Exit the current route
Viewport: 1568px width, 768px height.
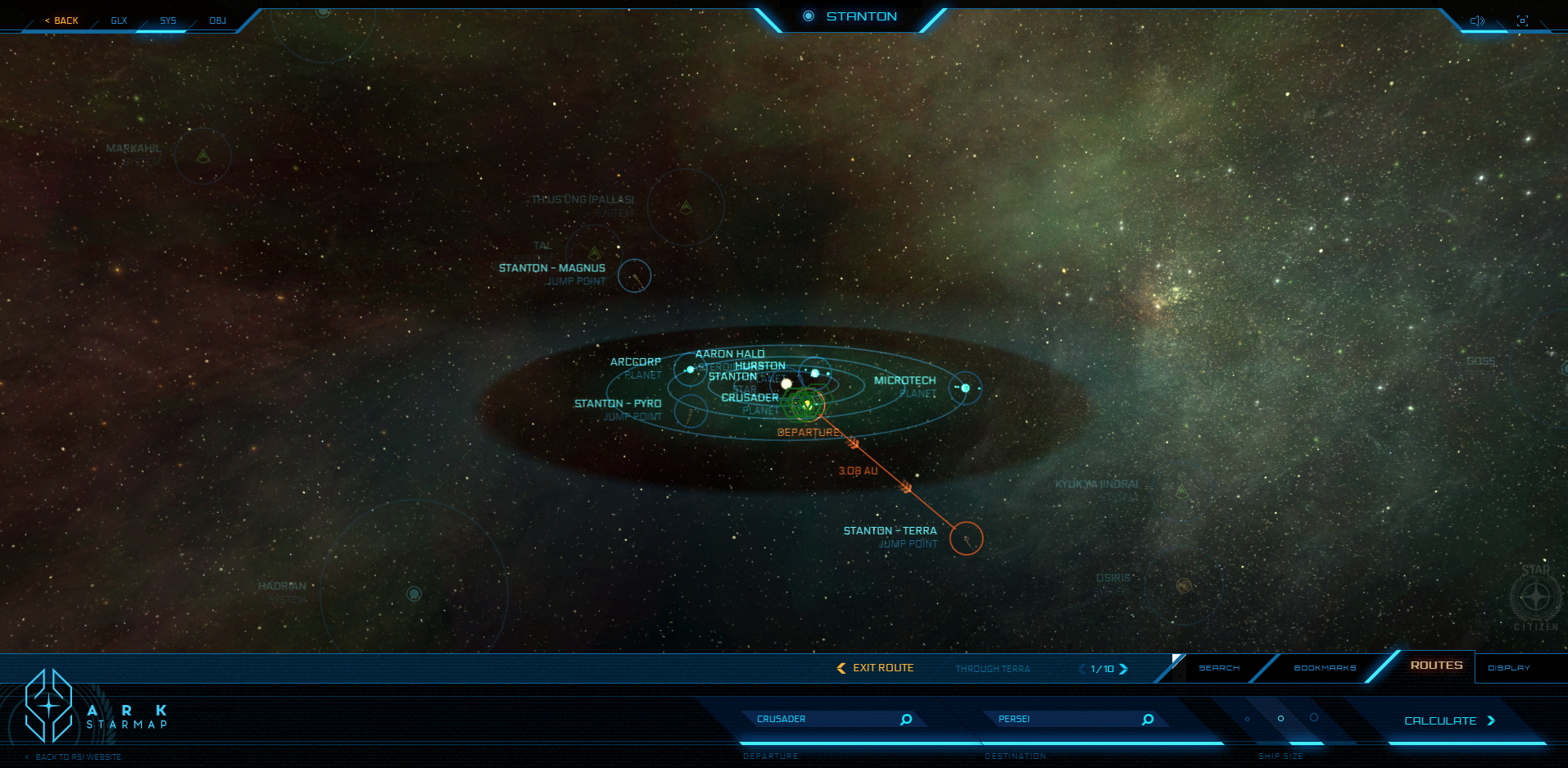(875, 668)
